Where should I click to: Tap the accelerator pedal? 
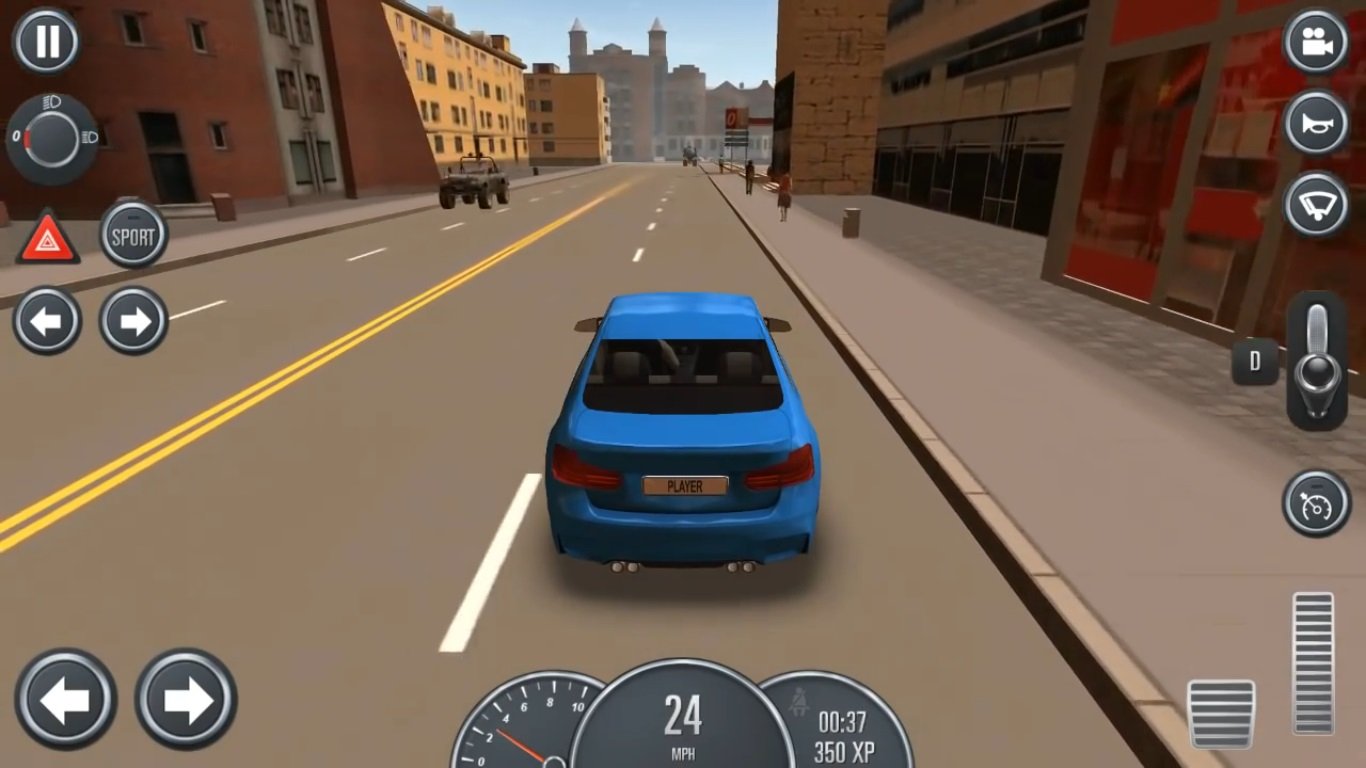click(1312, 663)
